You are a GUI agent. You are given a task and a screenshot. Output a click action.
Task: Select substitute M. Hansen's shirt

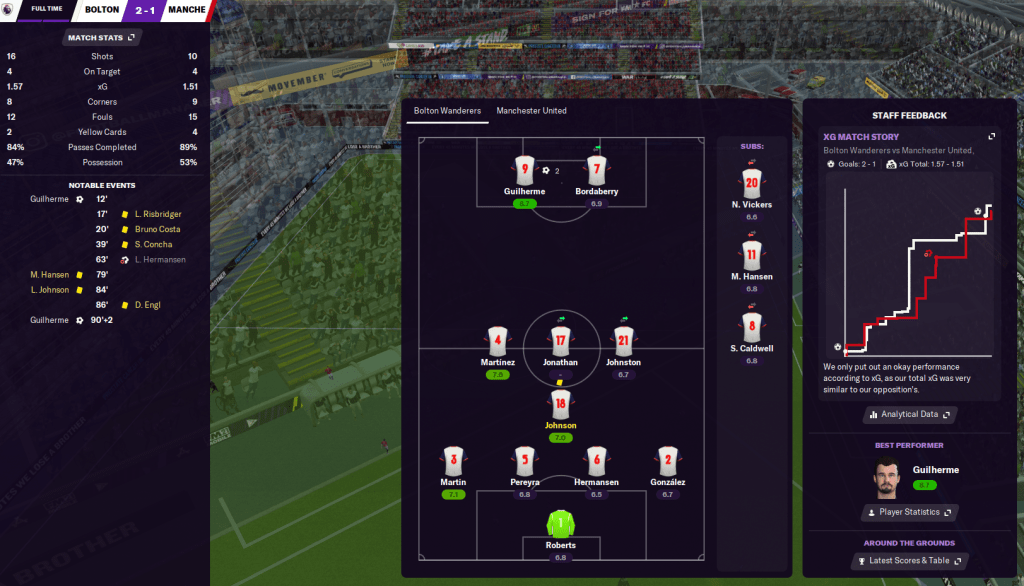pos(751,255)
